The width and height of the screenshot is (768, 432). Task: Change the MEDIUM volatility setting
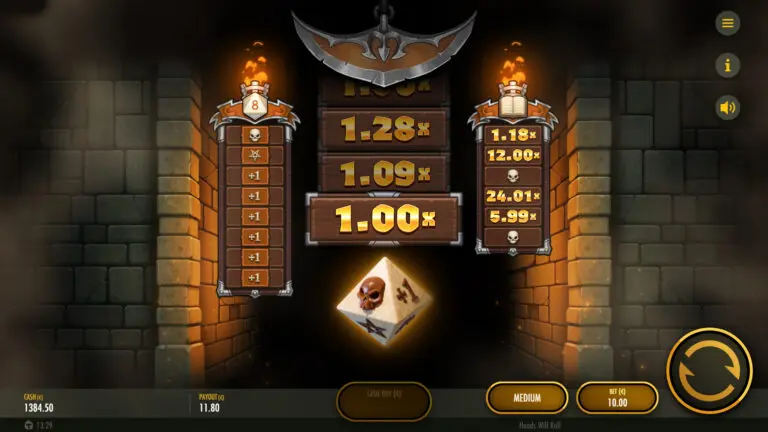(527, 398)
